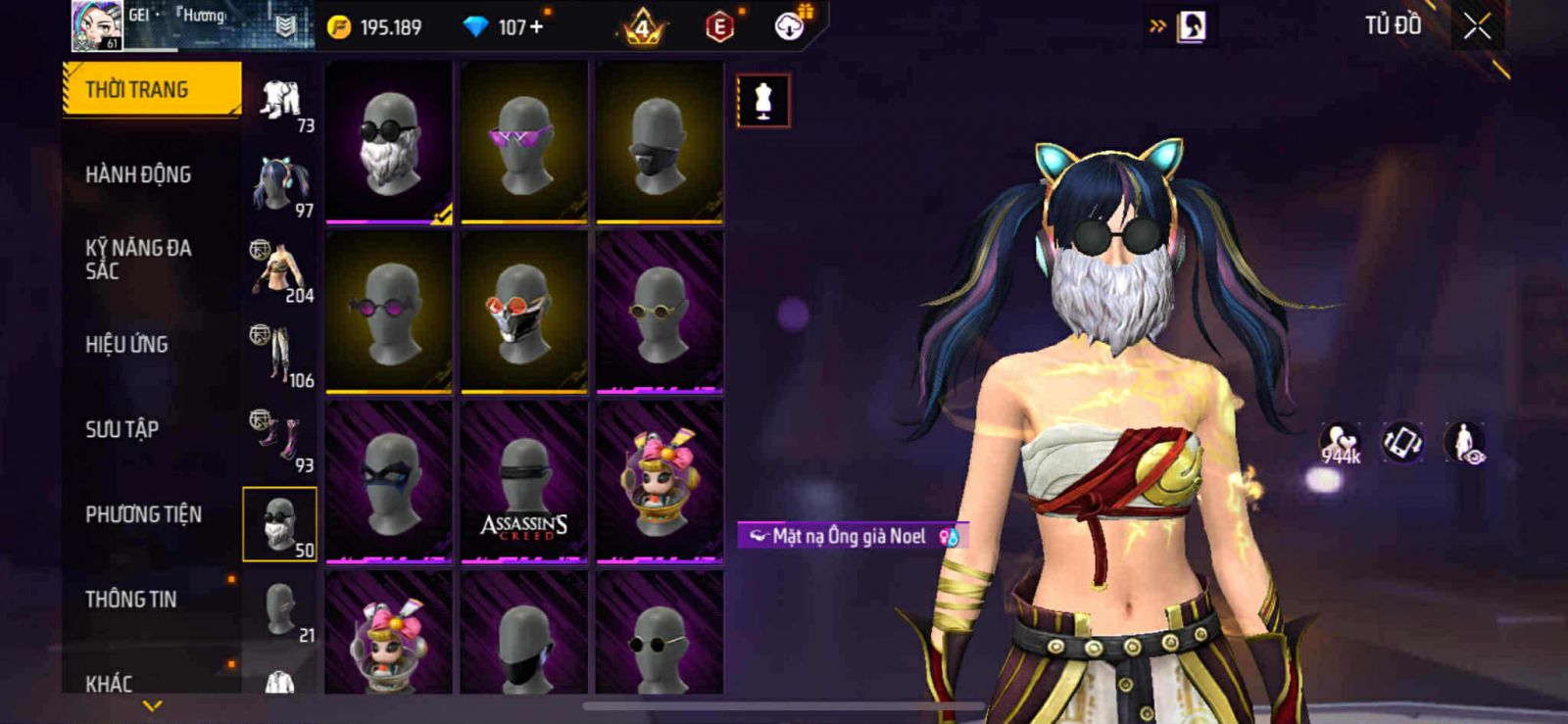This screenshot has height=724, width=1568.
Task: Select the Kỹ Năng Đa Sắc tab
Action: tap(138, 259)
